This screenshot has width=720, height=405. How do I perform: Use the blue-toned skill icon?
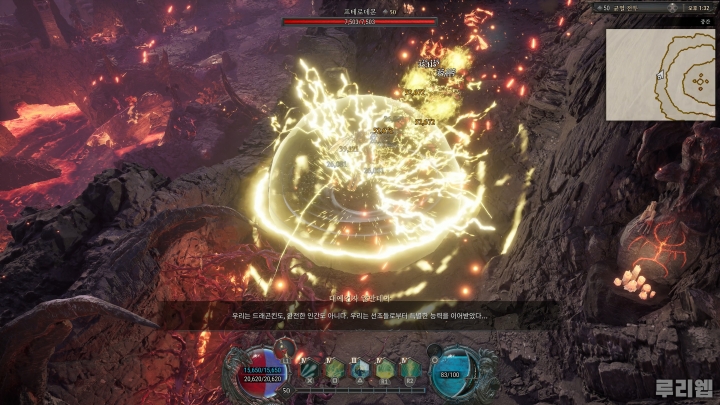358,369
